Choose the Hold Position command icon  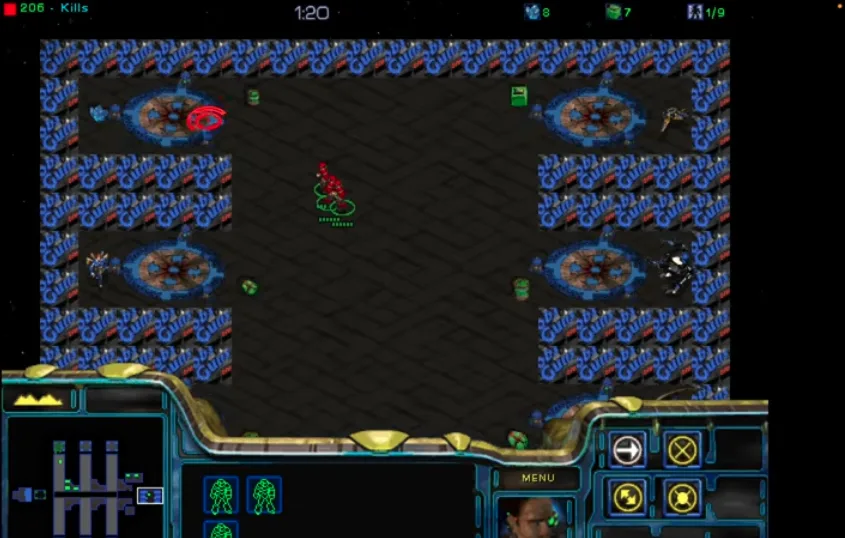[x=682, y=496]
